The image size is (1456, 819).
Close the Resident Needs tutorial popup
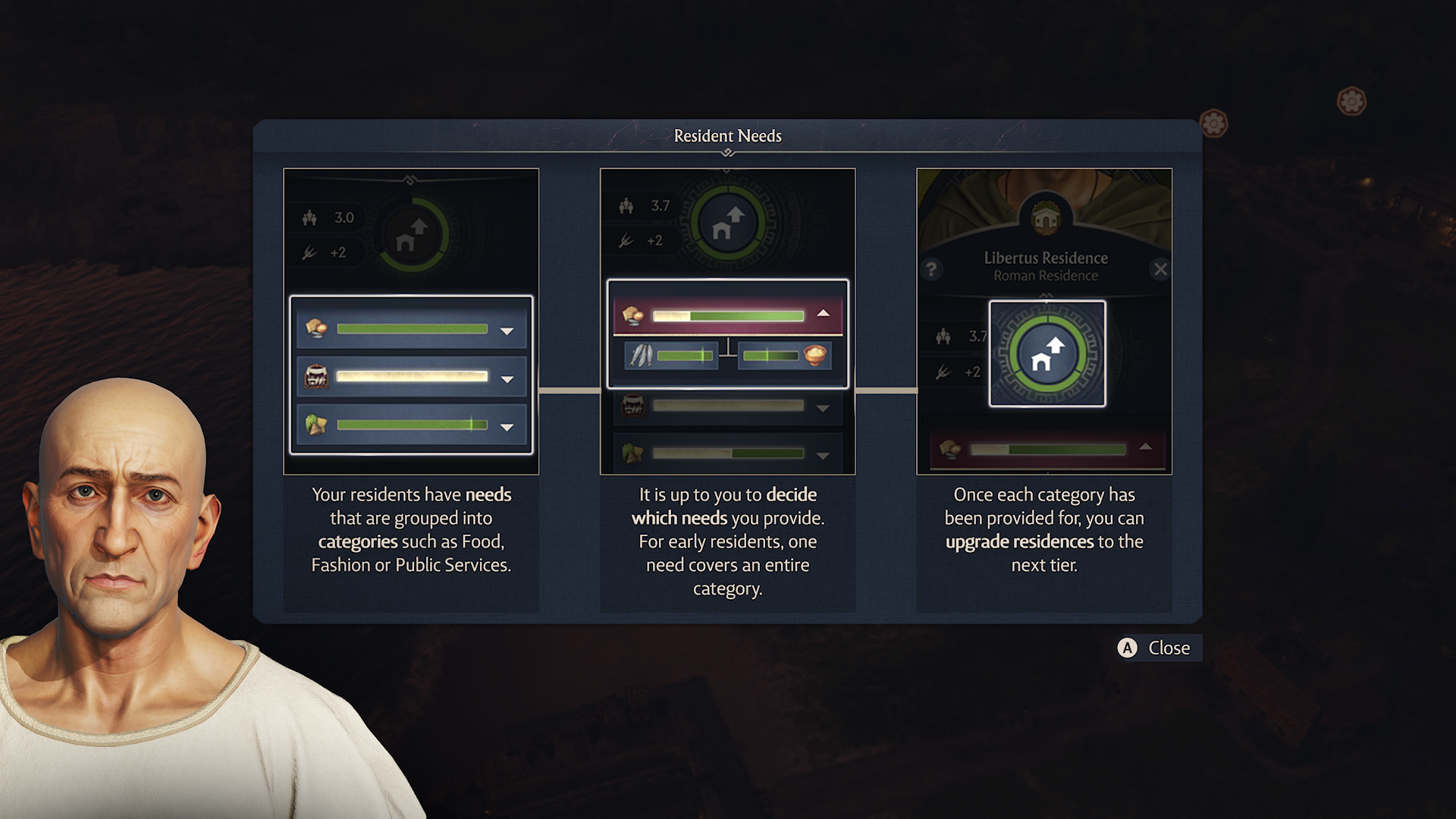click(x=1156, y=648)
